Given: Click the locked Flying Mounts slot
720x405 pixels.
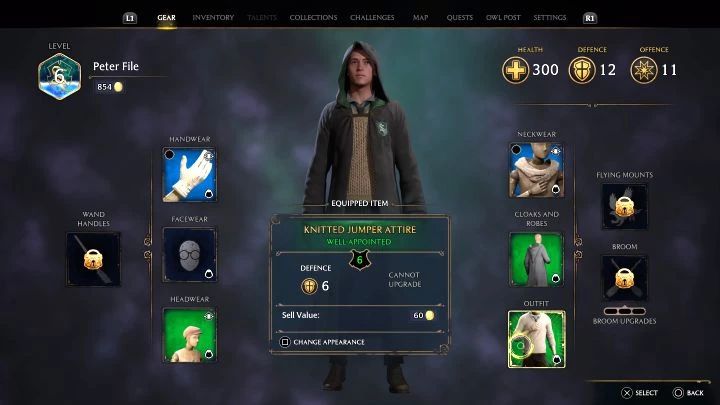Looking at the screenshot, I should [624, 206].
